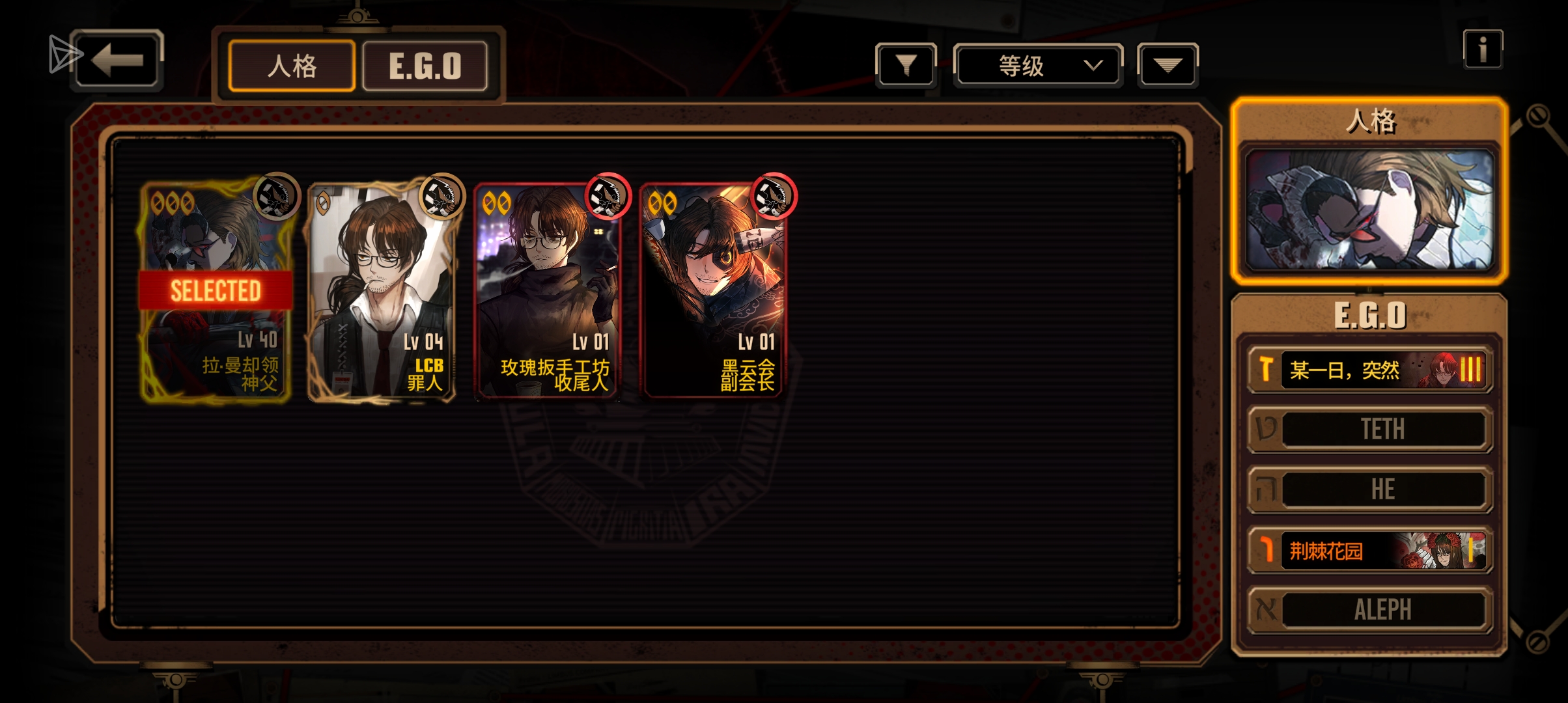Viewport: 1568px width, 703px height.
Task: Choose the 玫瑰扳手工坊收尾人 card
Action: point(548,291)
